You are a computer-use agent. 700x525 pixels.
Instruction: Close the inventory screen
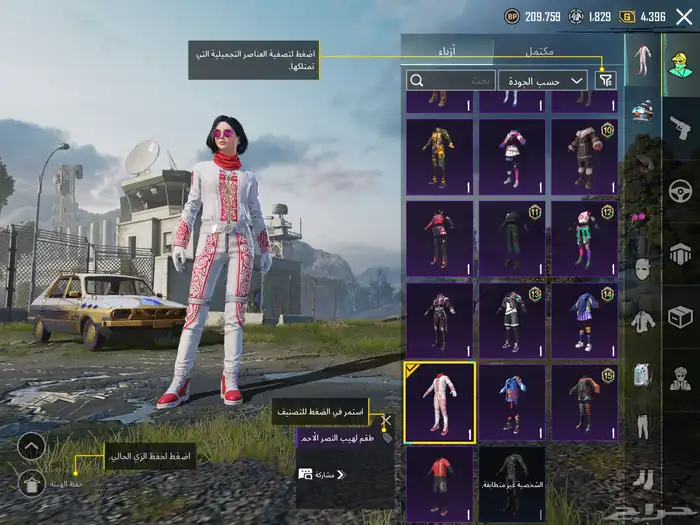tap(684, 16)
